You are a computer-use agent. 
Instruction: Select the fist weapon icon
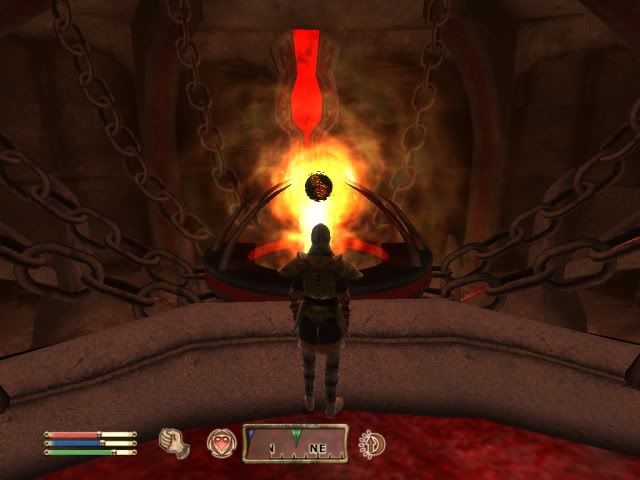[174, 441]
